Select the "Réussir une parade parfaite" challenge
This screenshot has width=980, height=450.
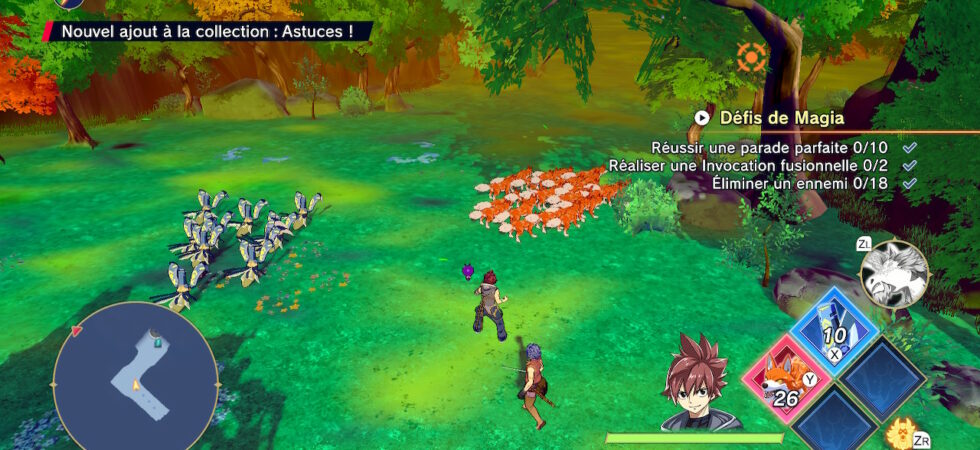pyautogui.click(x=775, y=147)
